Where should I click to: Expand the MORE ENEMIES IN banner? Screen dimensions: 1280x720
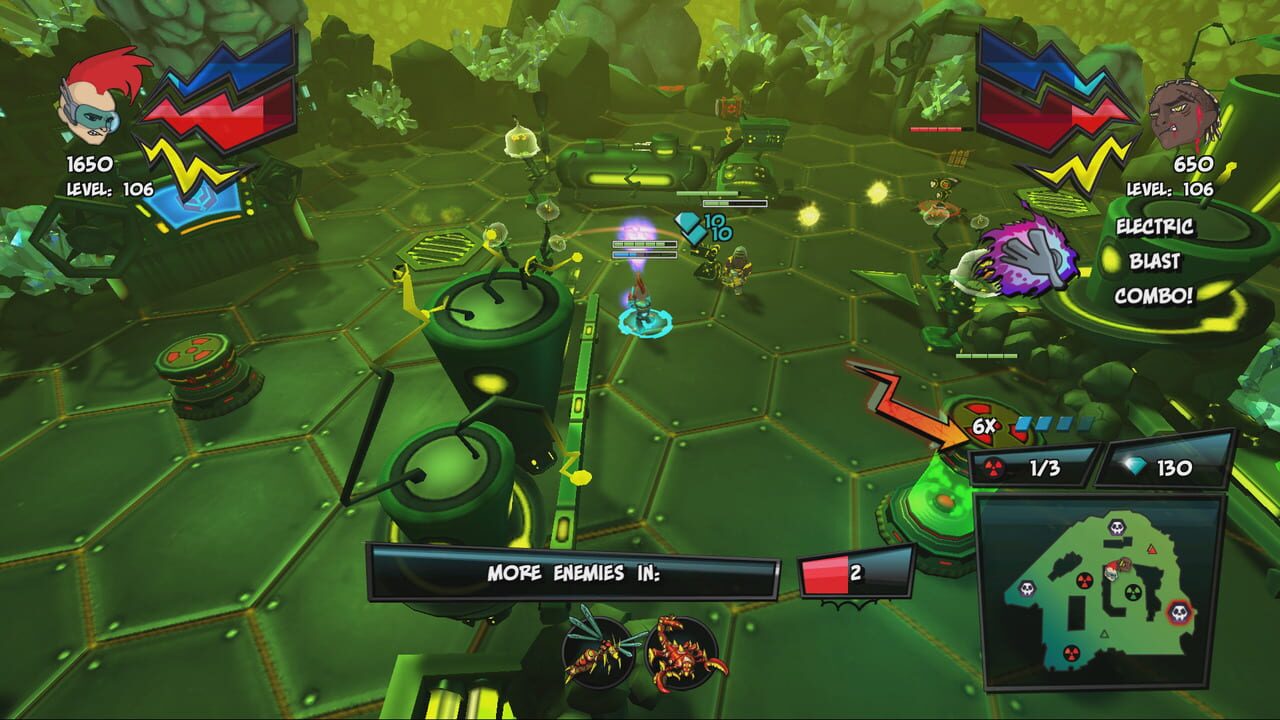tap(575, 571)
